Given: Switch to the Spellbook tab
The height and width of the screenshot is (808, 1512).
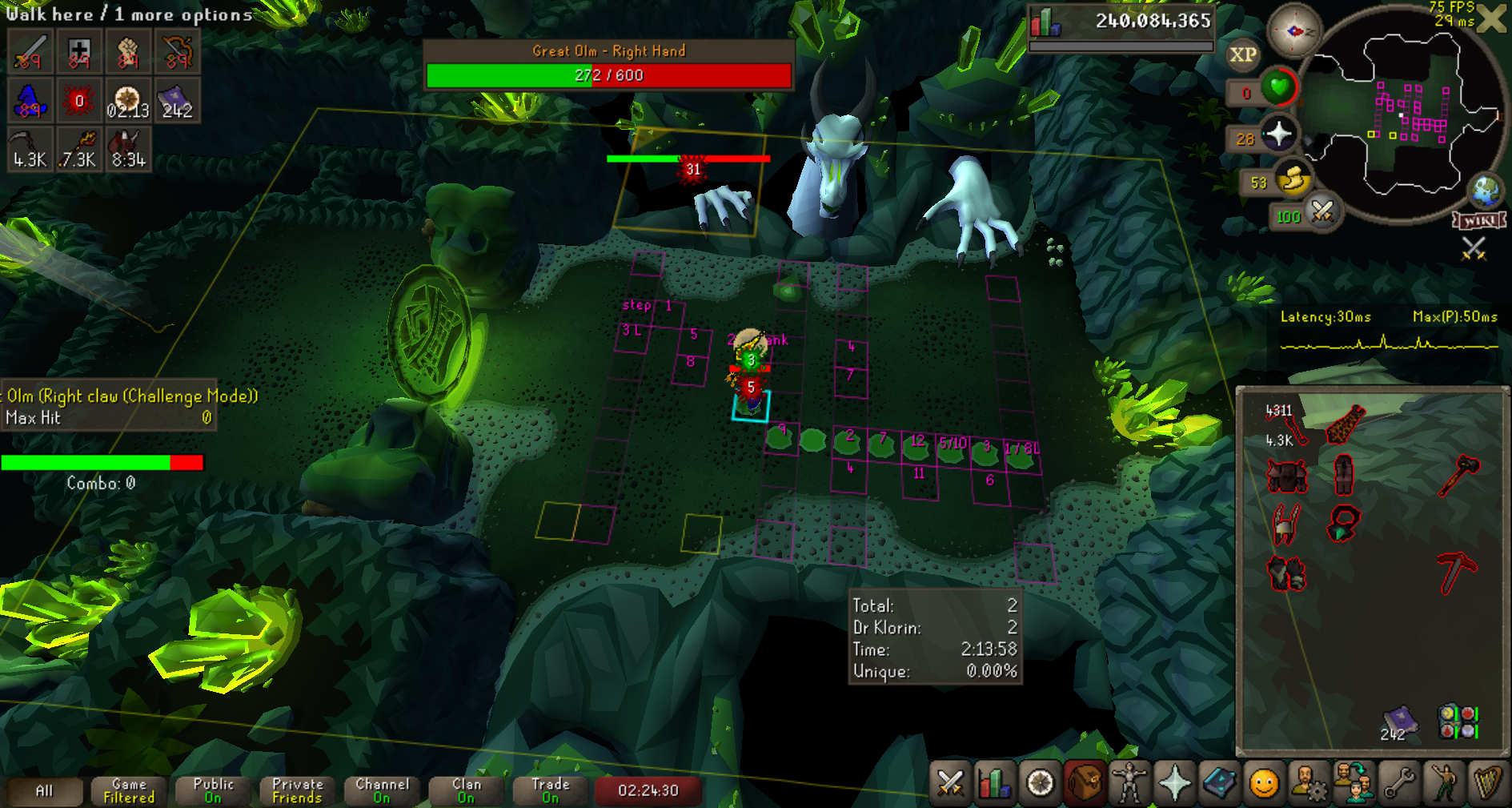Looking at the screenshot, I should coord(1219,783).
